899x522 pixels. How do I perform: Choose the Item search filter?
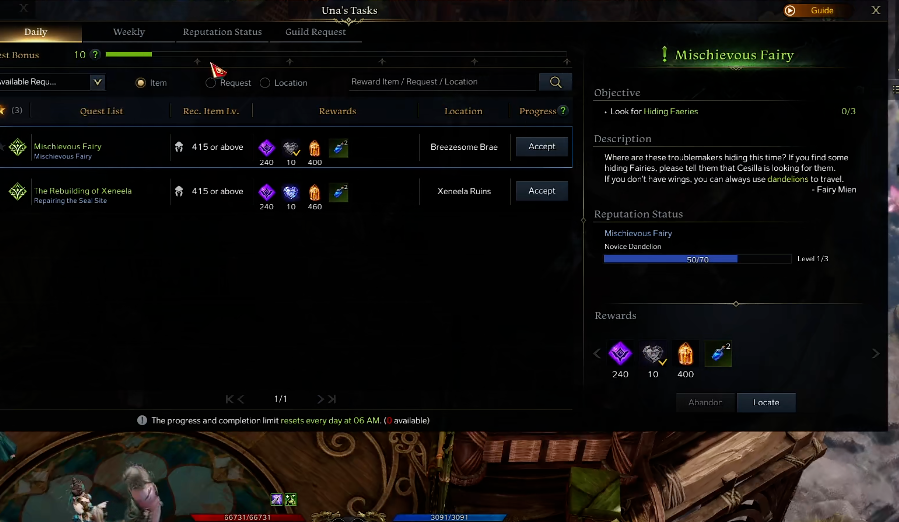[x=140, y=83]
